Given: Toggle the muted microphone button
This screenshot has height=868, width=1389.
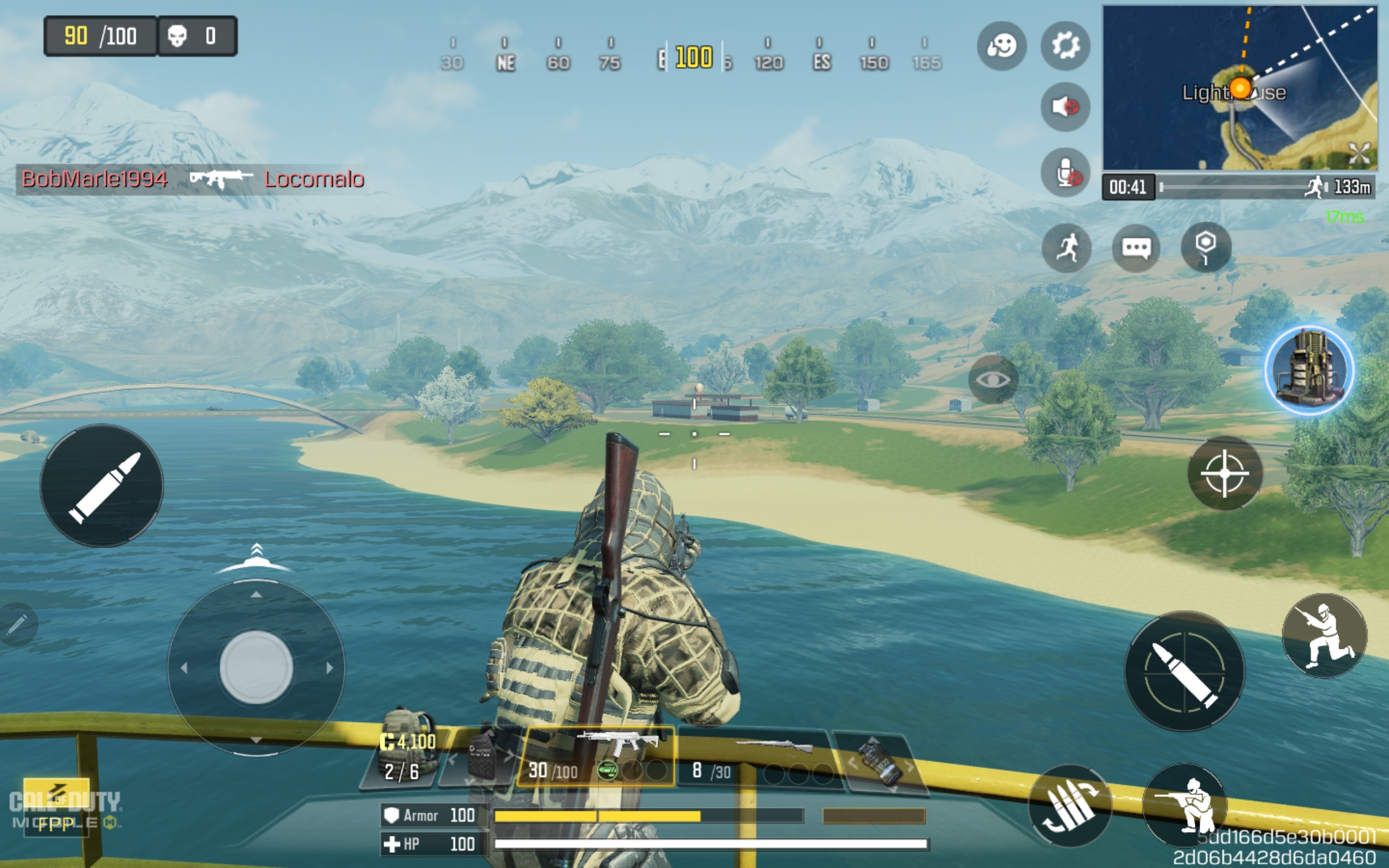Looking at the screenshot, I should (1065, 172).
